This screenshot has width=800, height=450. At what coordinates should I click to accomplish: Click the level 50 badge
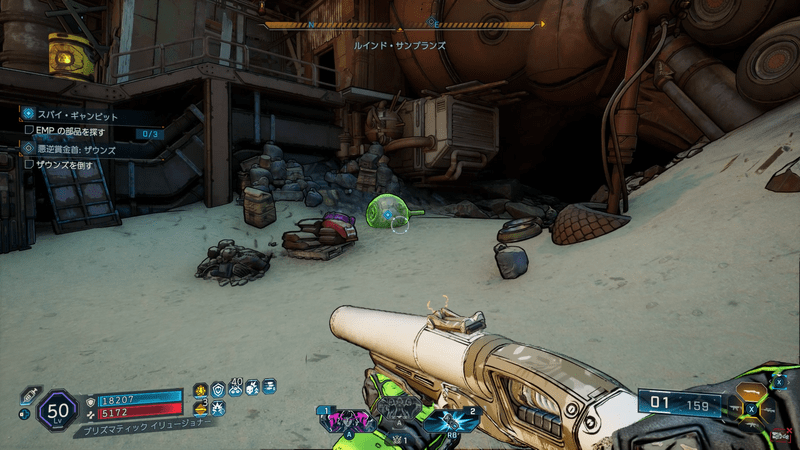tap(57, 410)
